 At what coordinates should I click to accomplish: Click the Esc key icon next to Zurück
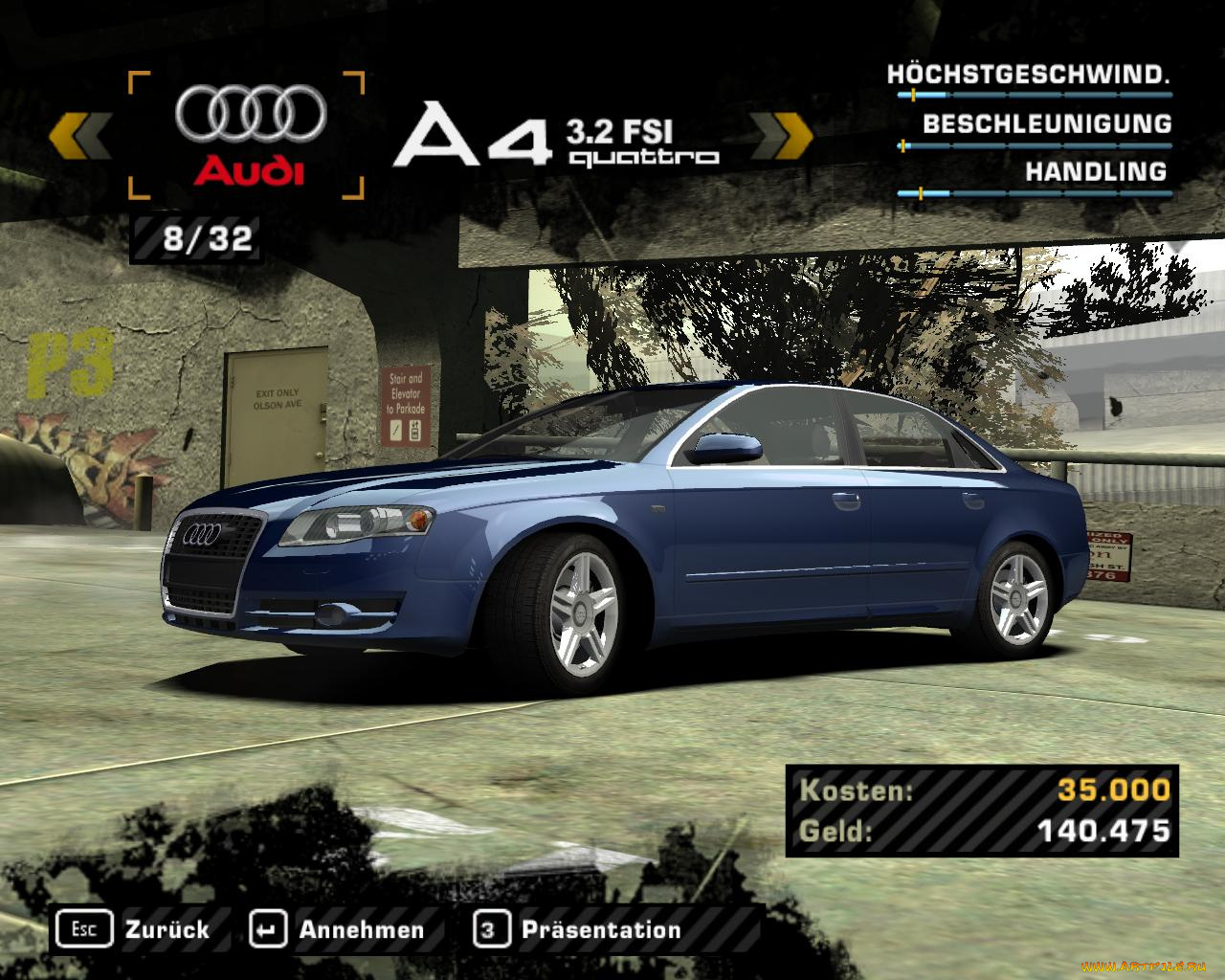(85, 928)
